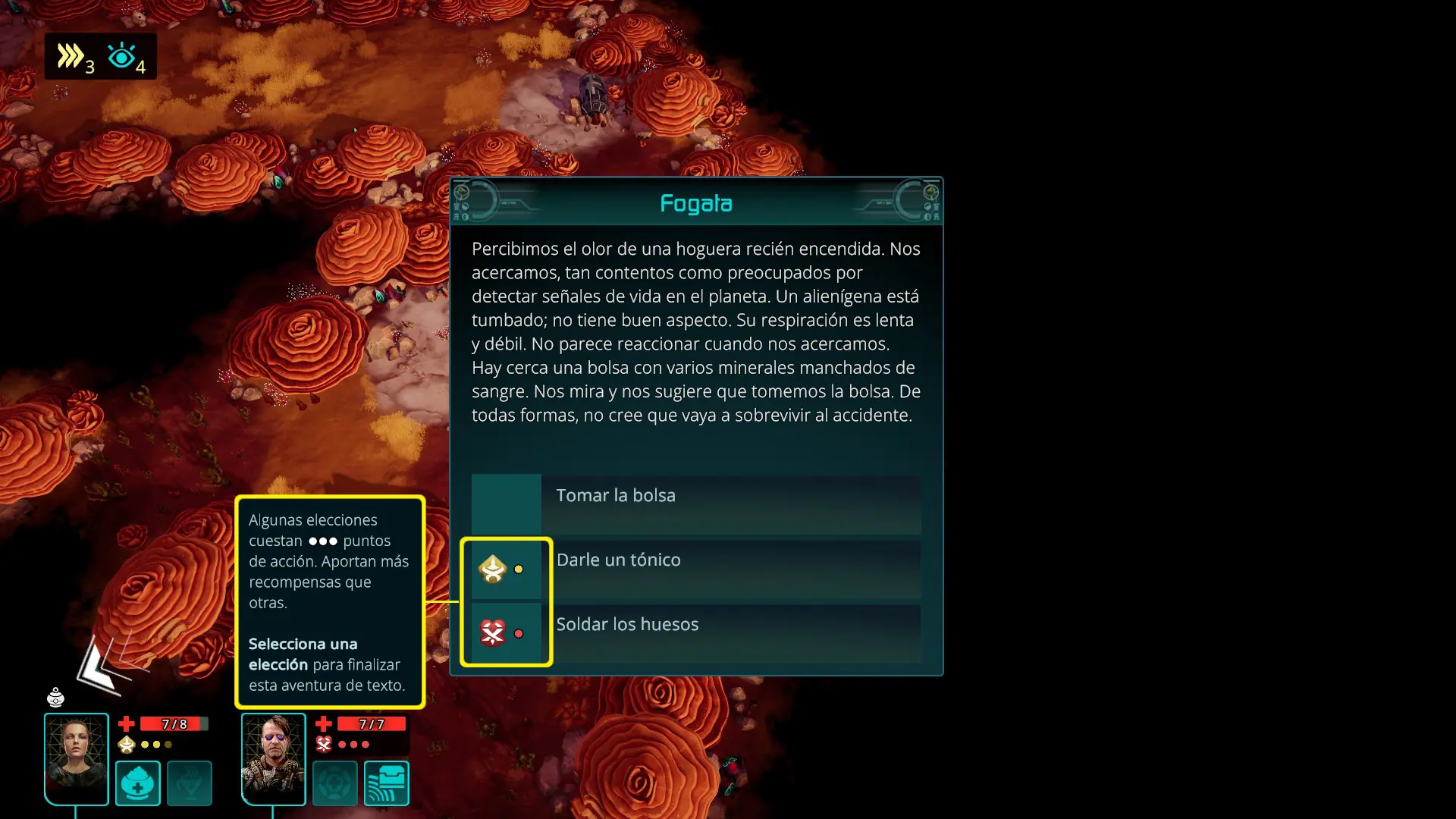Image resolution: width=1456 pixels, height=819 pixels.
Task: Activate the dimmed medical cross ability
Action: pyautogui.click(x=334, y=783)
